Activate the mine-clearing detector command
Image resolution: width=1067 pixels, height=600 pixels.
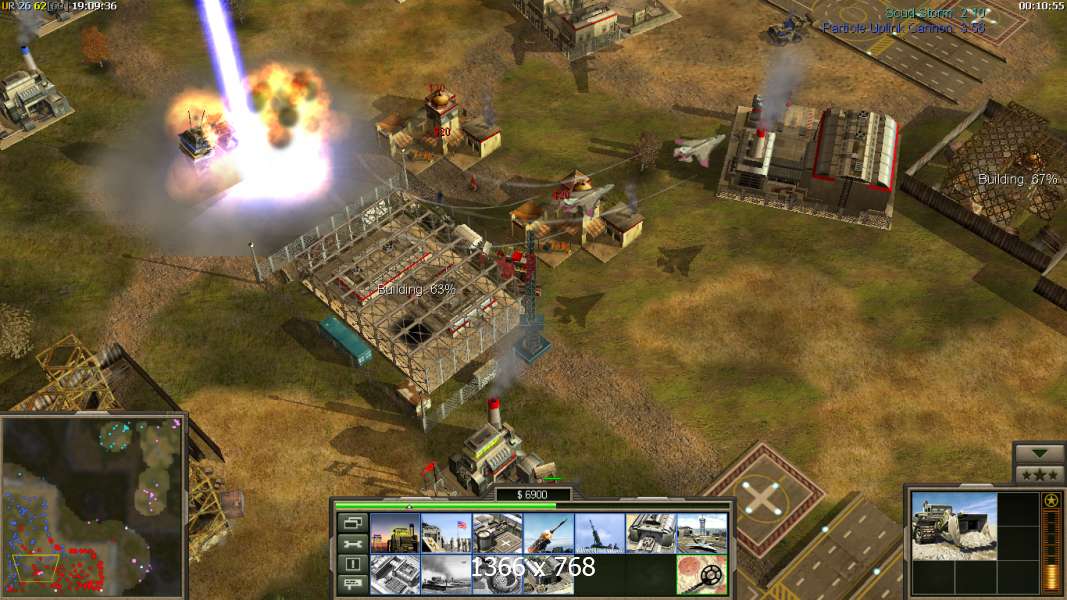701,574
